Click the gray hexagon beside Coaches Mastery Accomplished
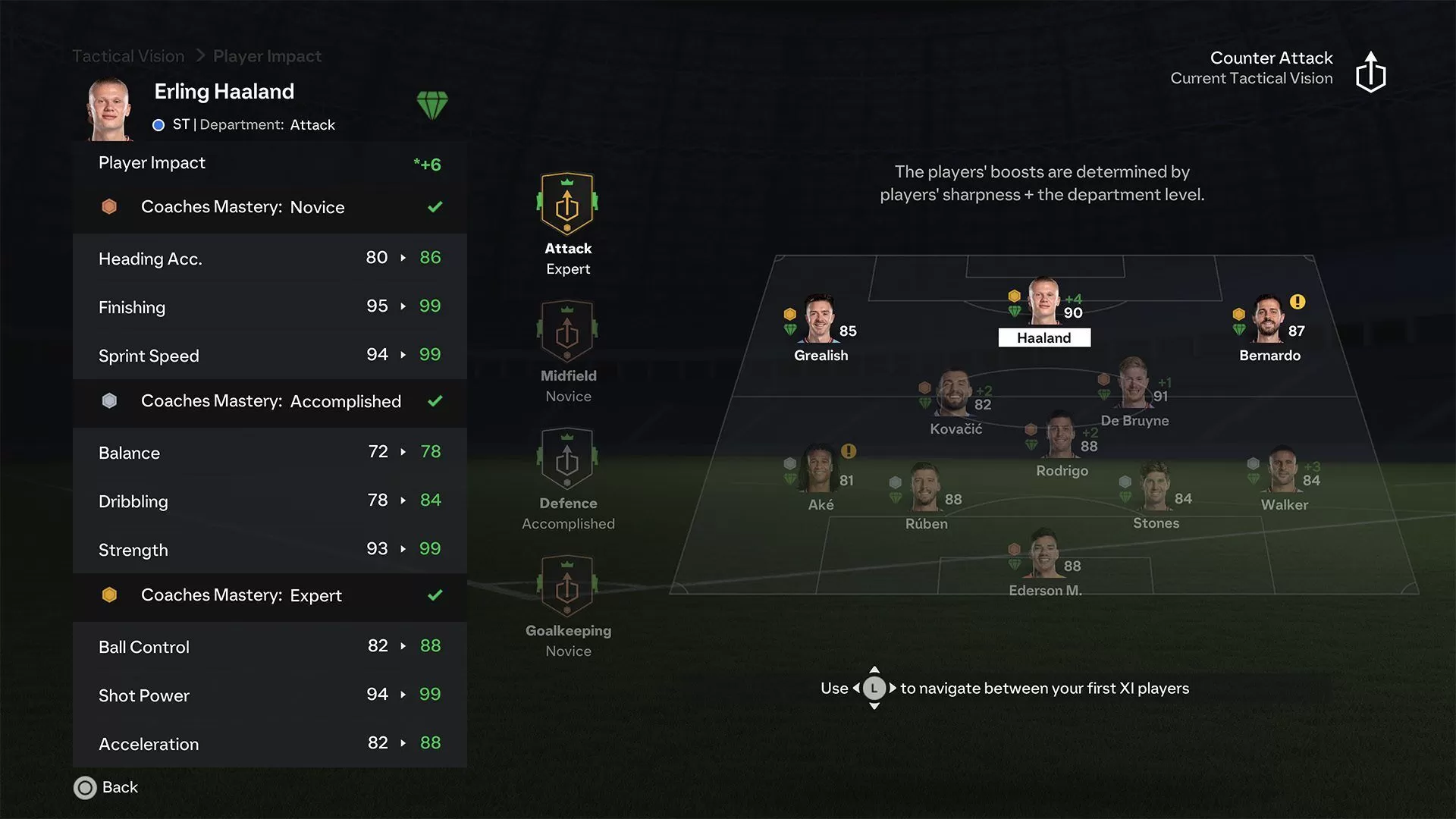This screenshot has height=819, width=1456. click(109, 400)
